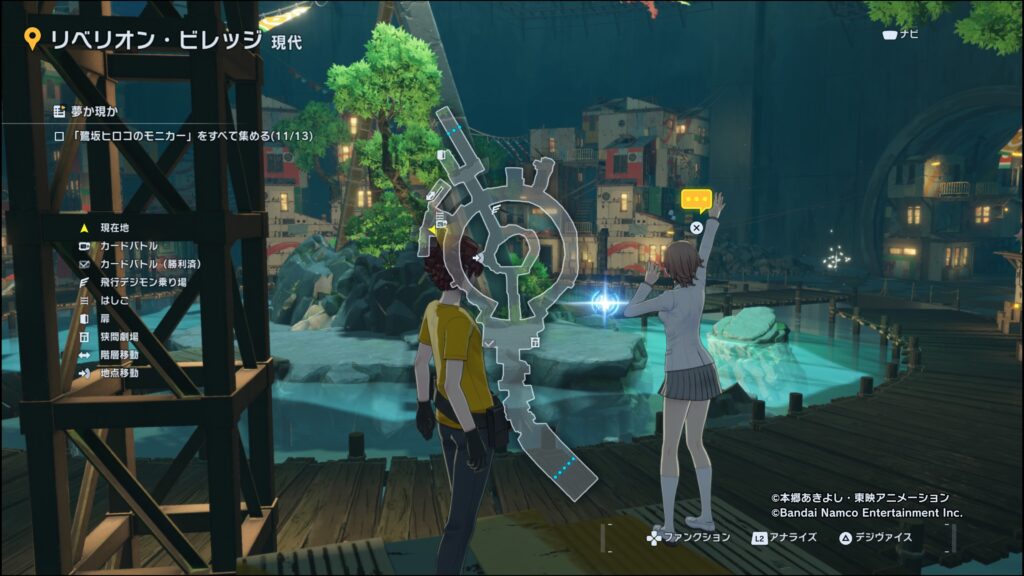Click the yellow speech bubble talk icon
Screen dimensions: 1024x576
pyautogui.click(x=696, y=200)
